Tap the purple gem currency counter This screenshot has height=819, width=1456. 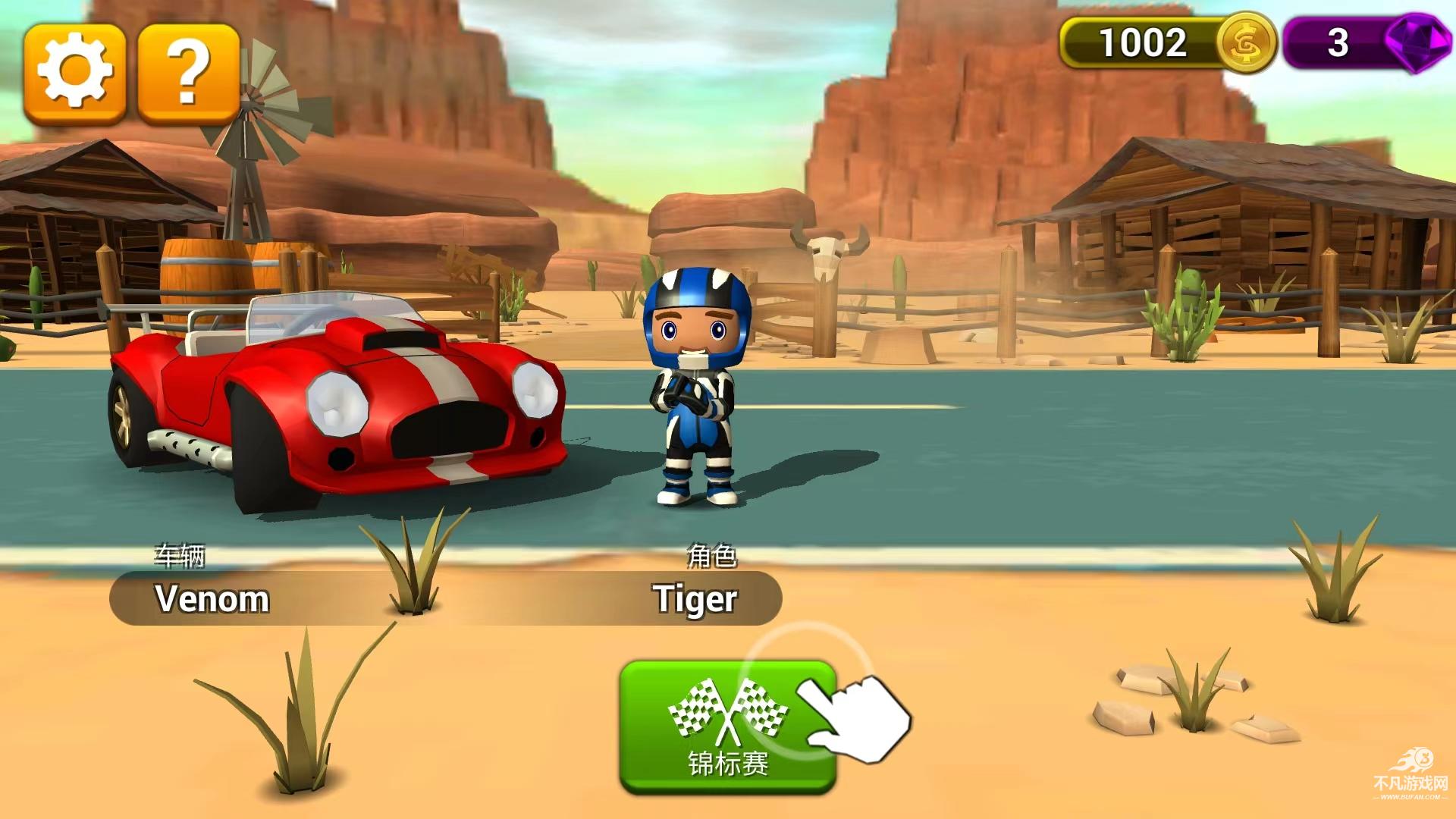(1363, 43)
